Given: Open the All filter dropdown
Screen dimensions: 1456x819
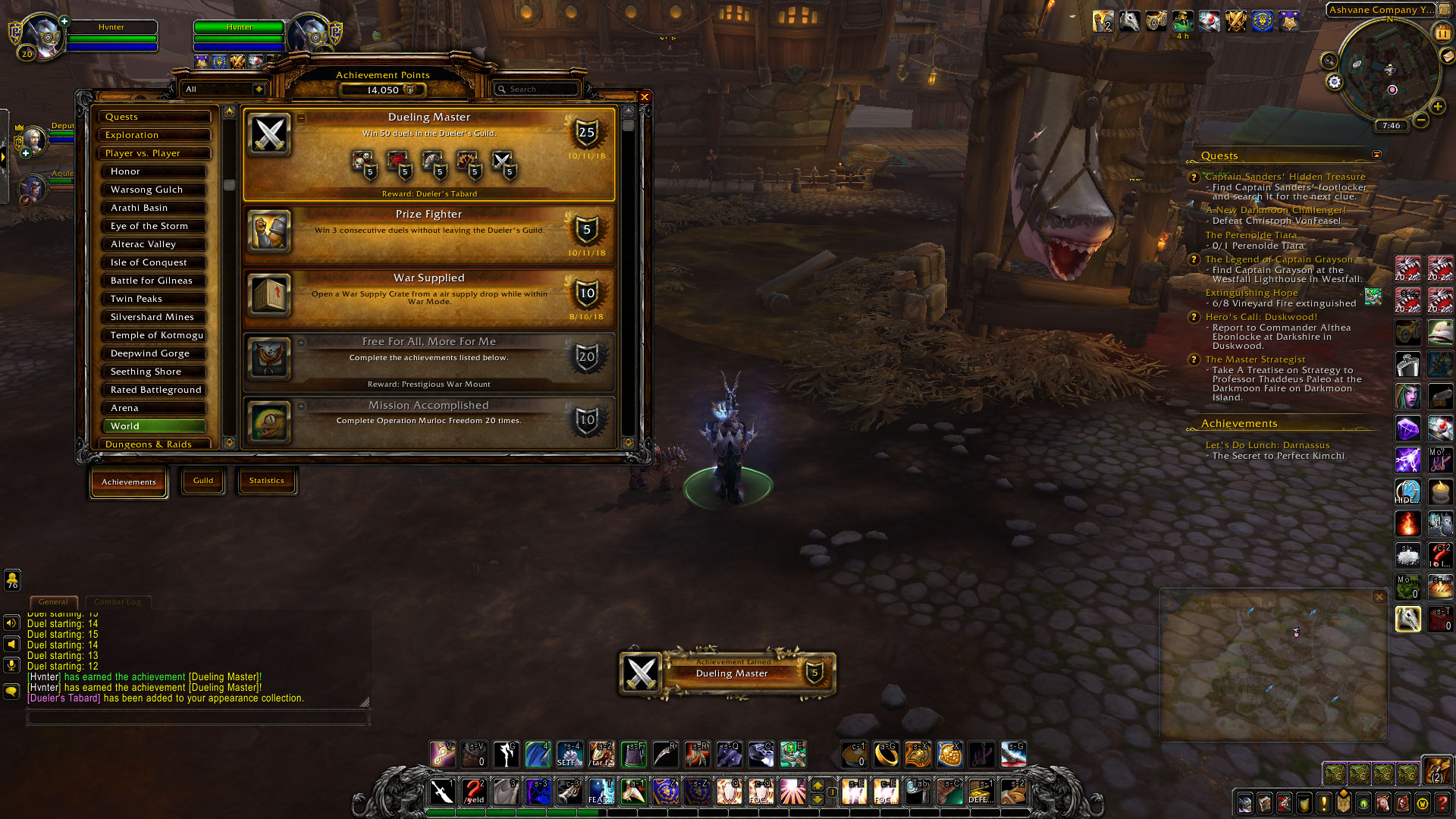Looking at the screenshot, I should point(224,89).
